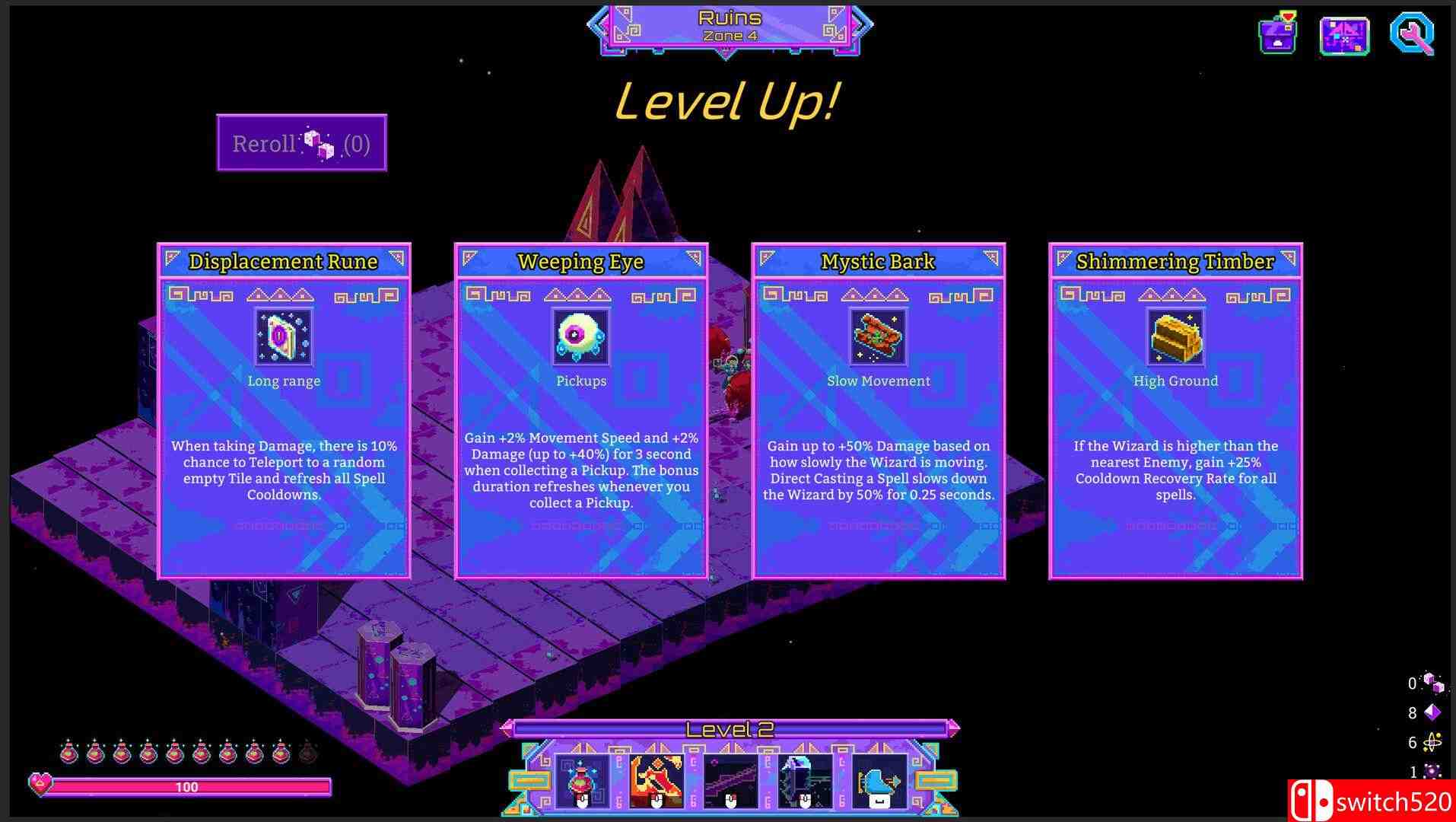The width and height of the screenshot is (1456, 822).
Task: Select the blue wizard hat dash slot
Action: (879, 782)
